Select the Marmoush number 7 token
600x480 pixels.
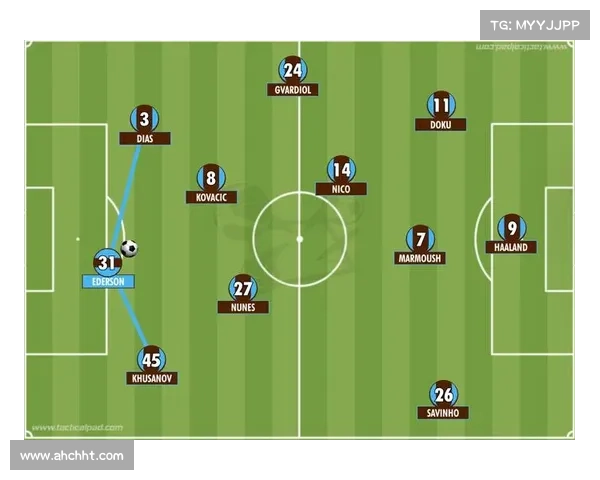(x=420, y=239)
